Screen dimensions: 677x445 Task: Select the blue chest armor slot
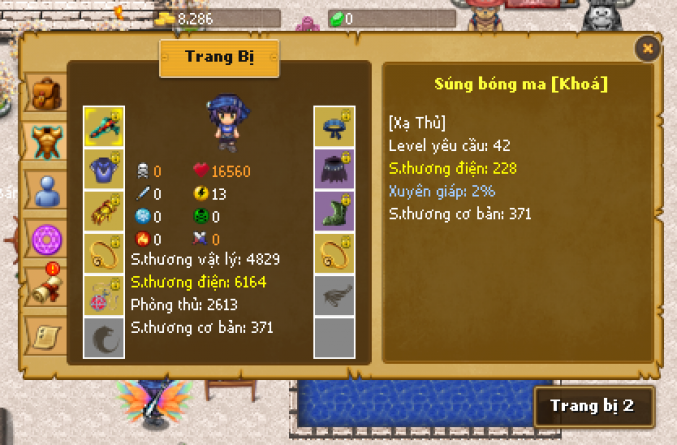point(104,169)
